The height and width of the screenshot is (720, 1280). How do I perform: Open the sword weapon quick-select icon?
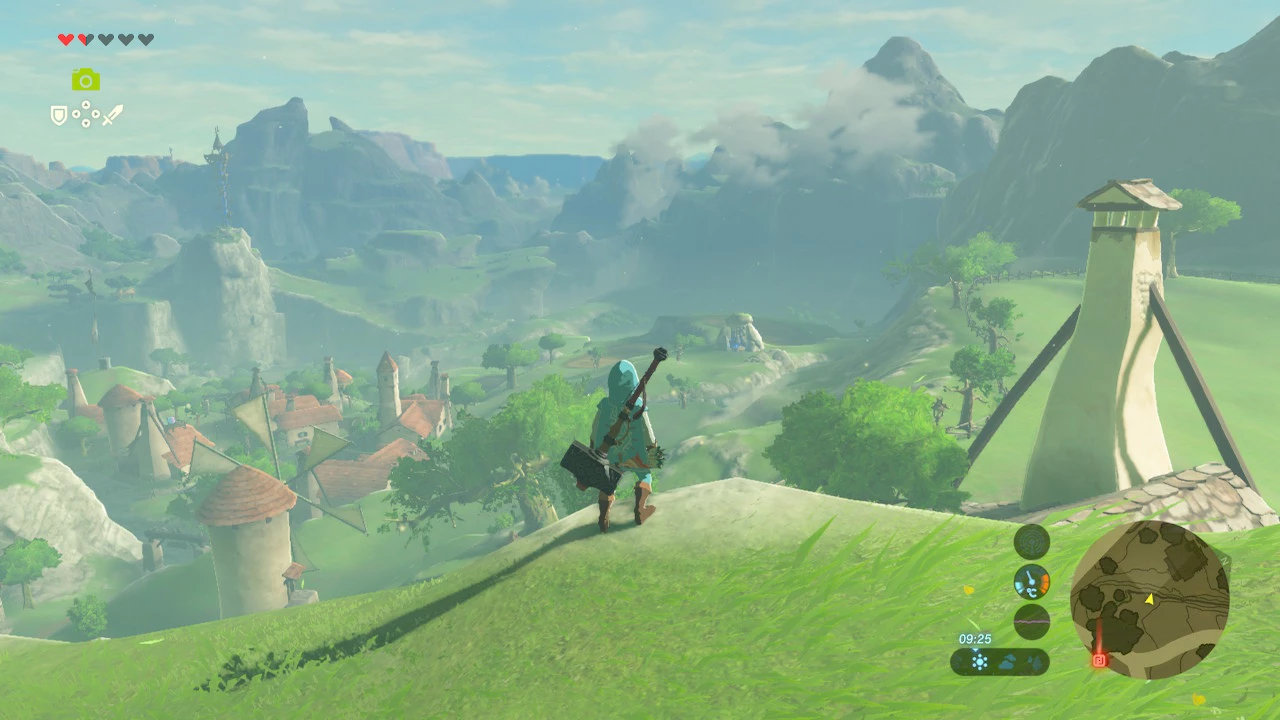[112, 115]
